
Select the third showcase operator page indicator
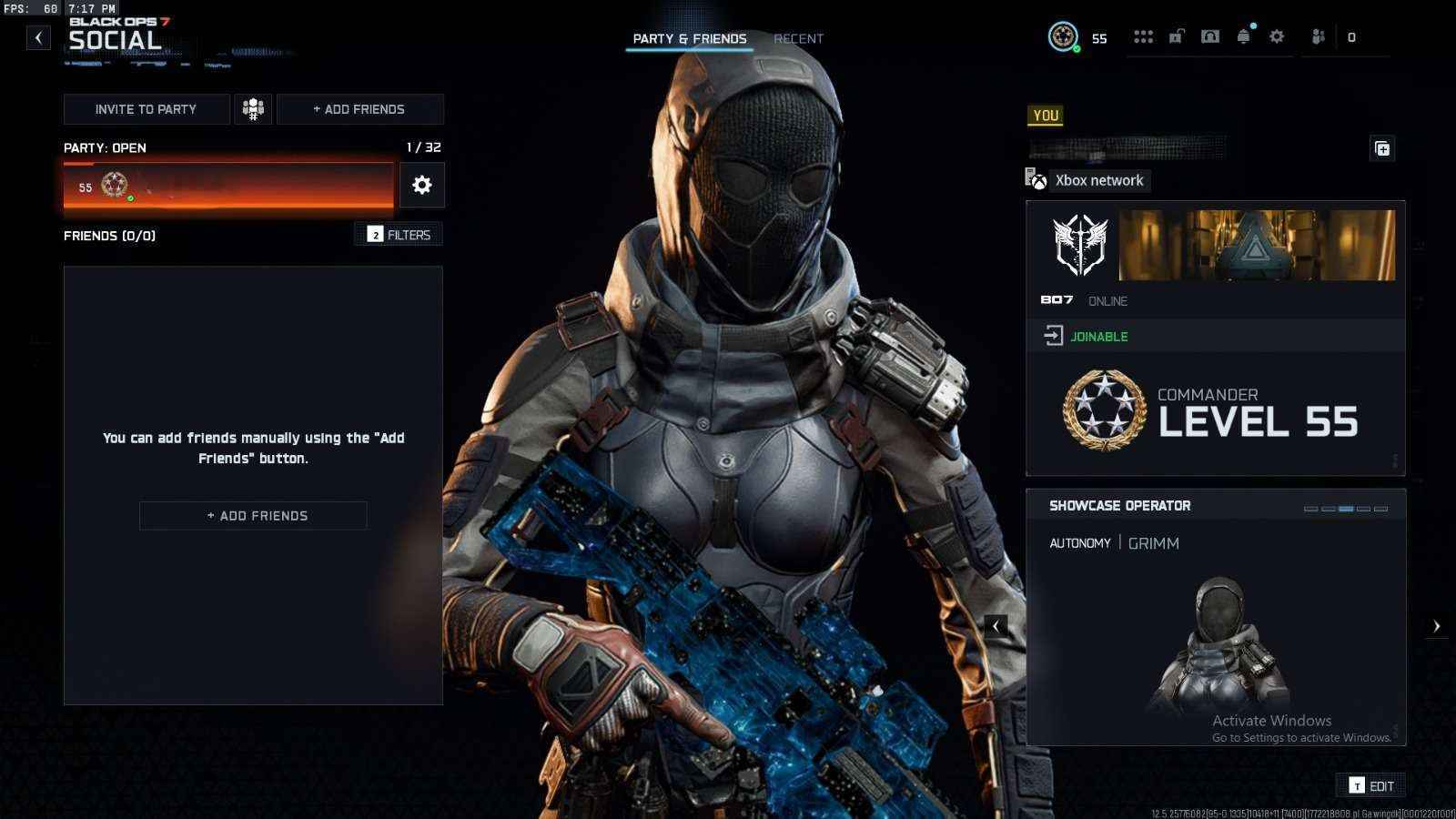coord(1347,507)
